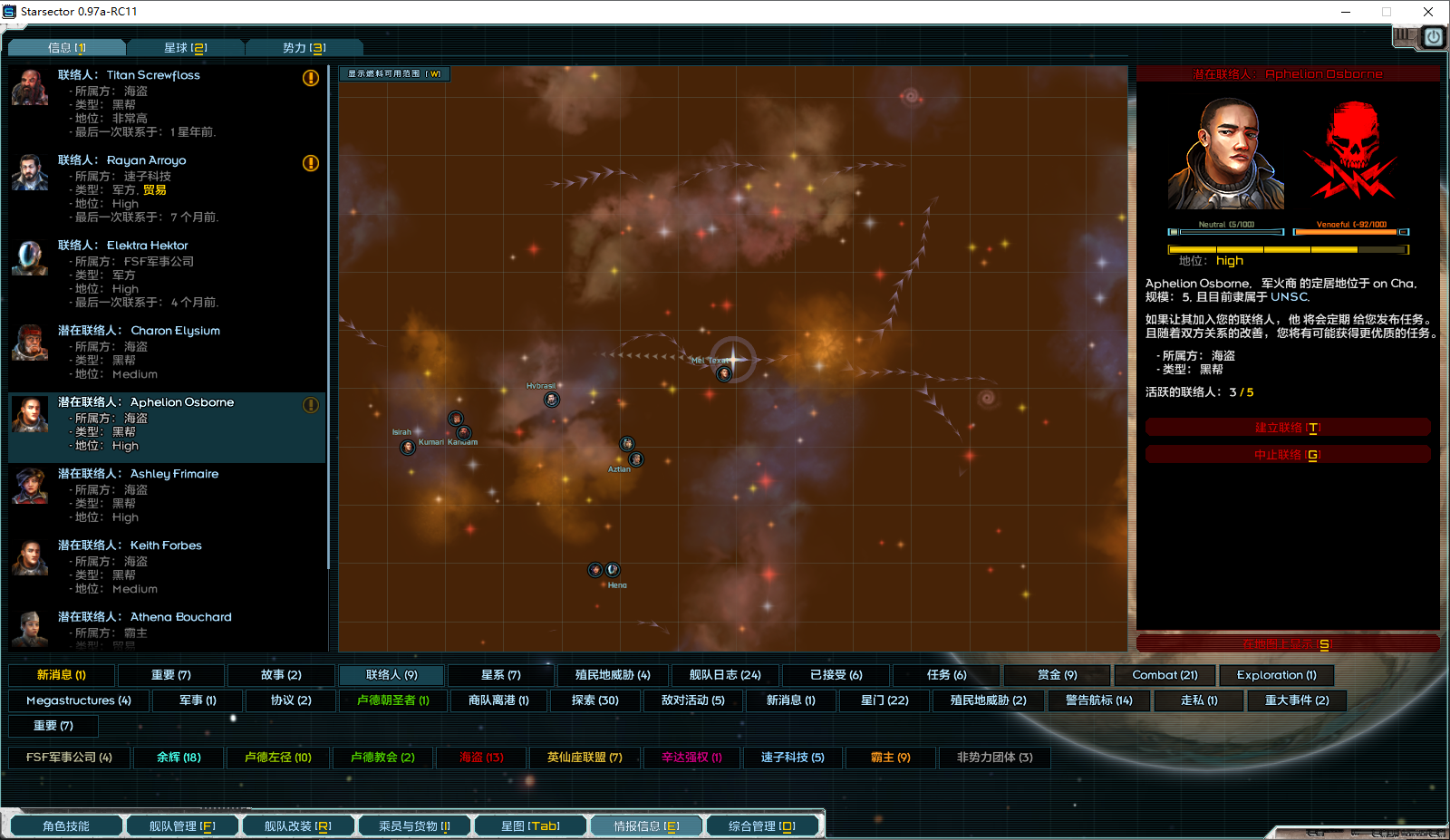Click the Vengeful (-92/100) reputation bar

pyautogui.click(x=1349, y=232)
